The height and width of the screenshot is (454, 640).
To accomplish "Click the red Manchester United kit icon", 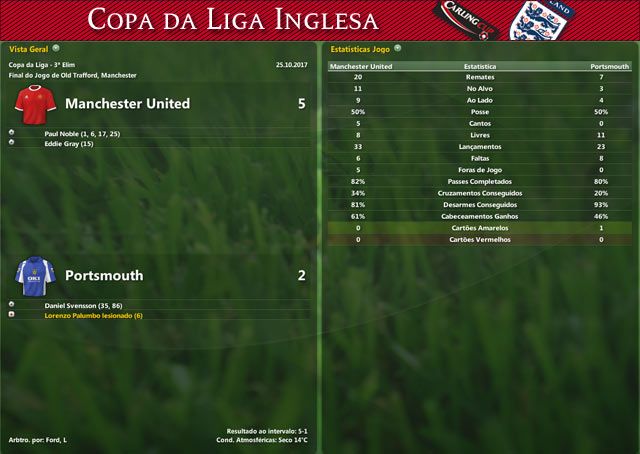I will pyautogui.click(x=34, y=103).
